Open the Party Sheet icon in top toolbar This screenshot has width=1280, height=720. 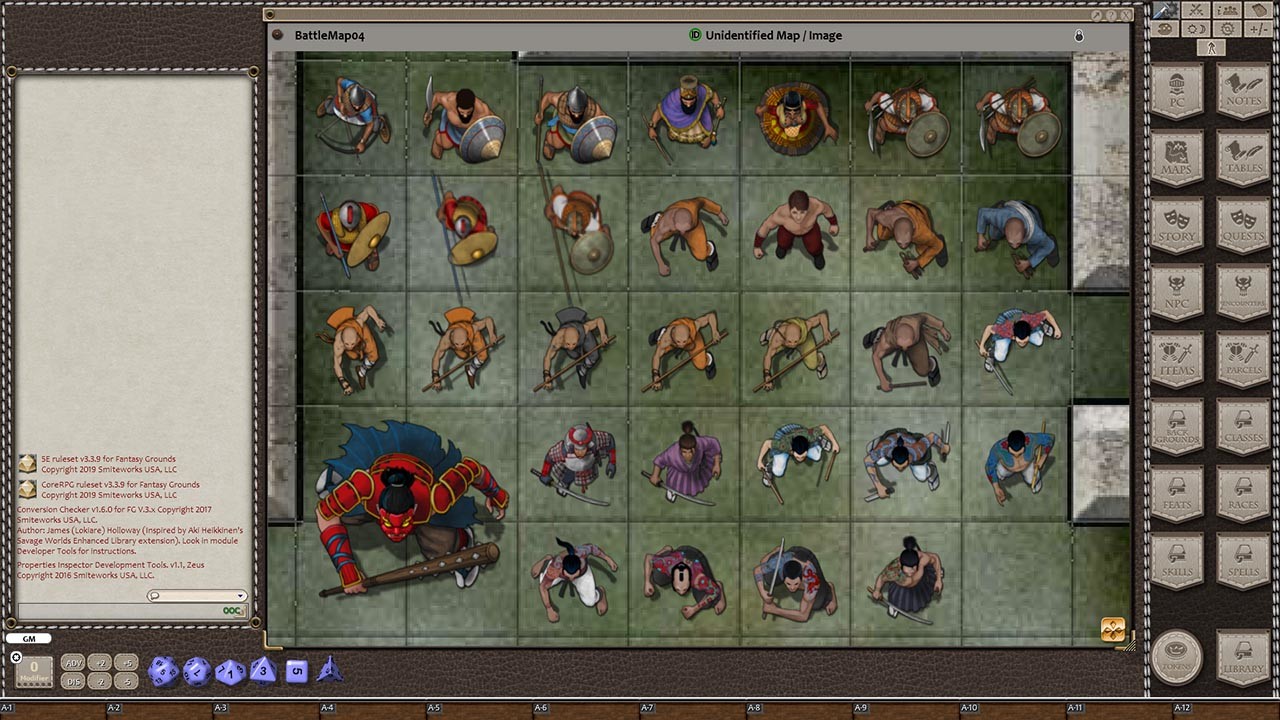(1226, 11)
